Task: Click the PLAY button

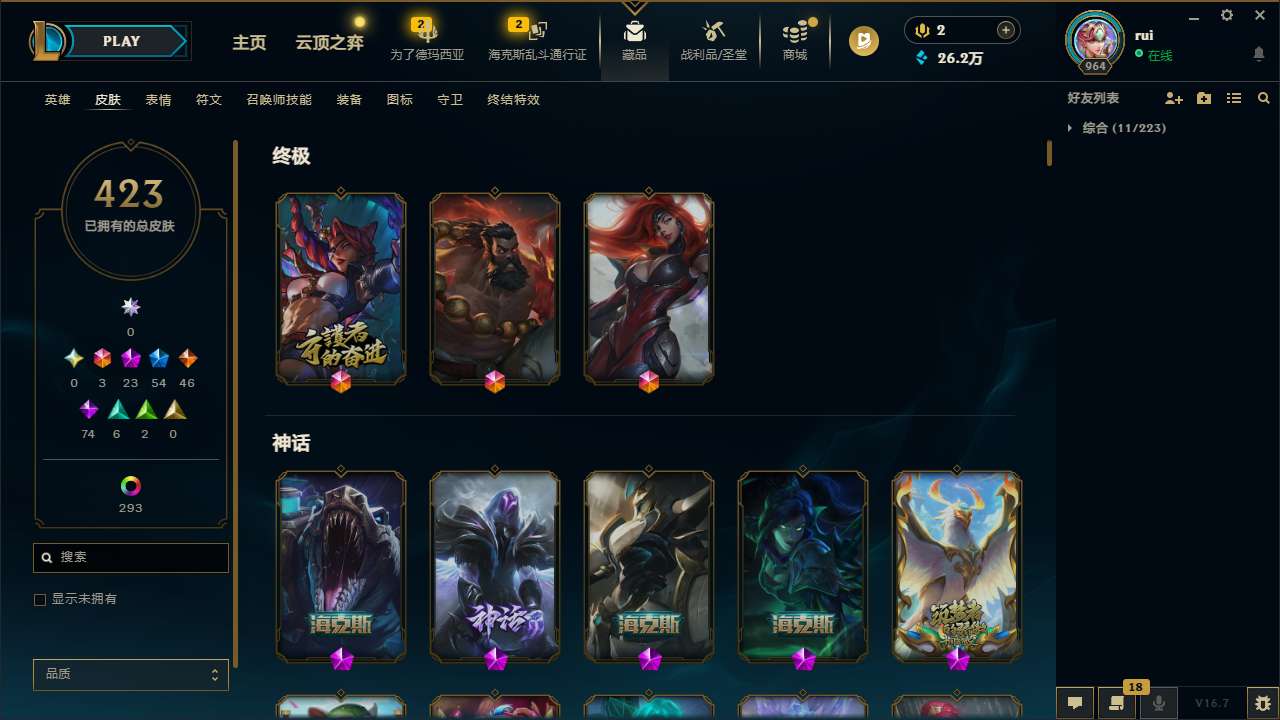Action: [121, 41]
